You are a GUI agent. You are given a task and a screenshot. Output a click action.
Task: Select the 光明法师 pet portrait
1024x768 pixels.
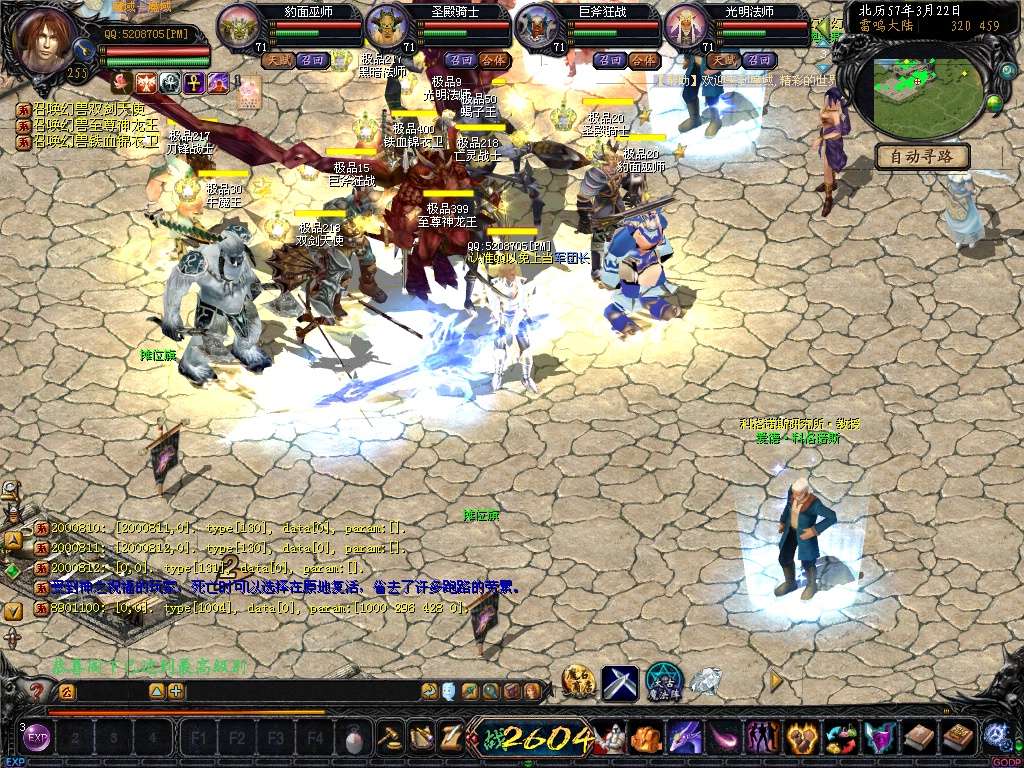pyautogui.click(x=685, y=26)
